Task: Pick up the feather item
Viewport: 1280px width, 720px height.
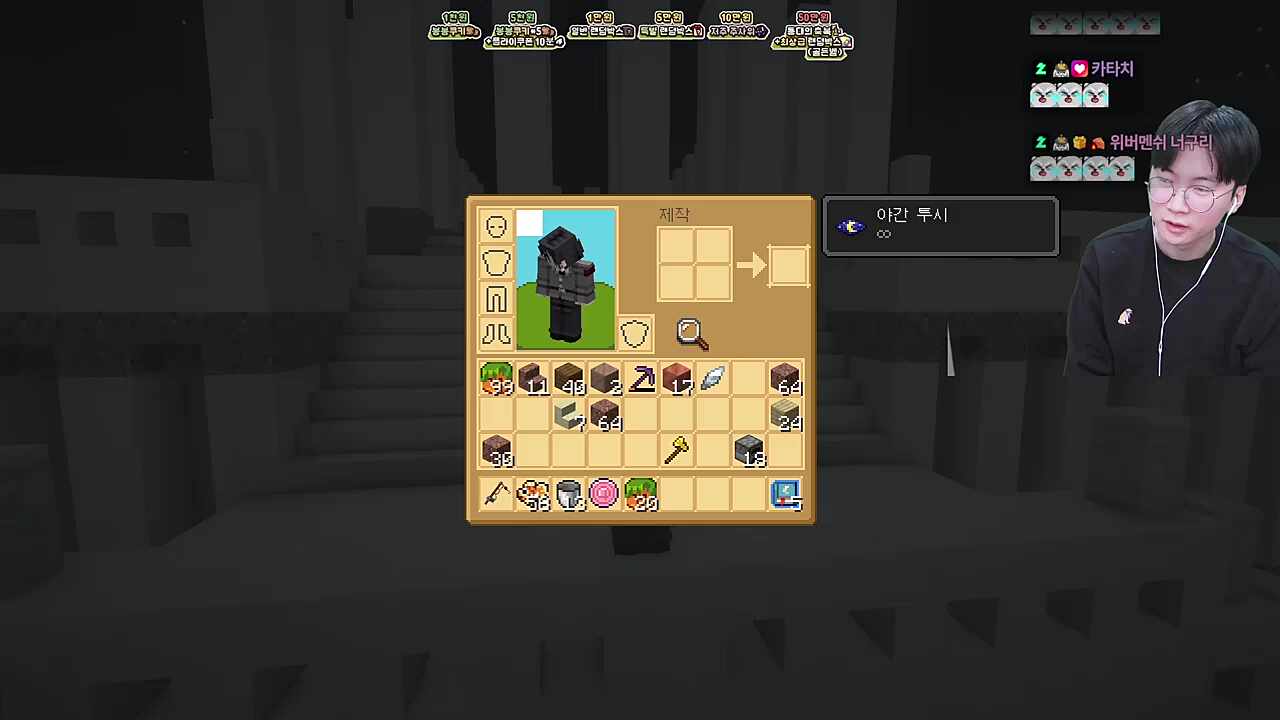Action: pyautogui.click(x=713, y=379)
